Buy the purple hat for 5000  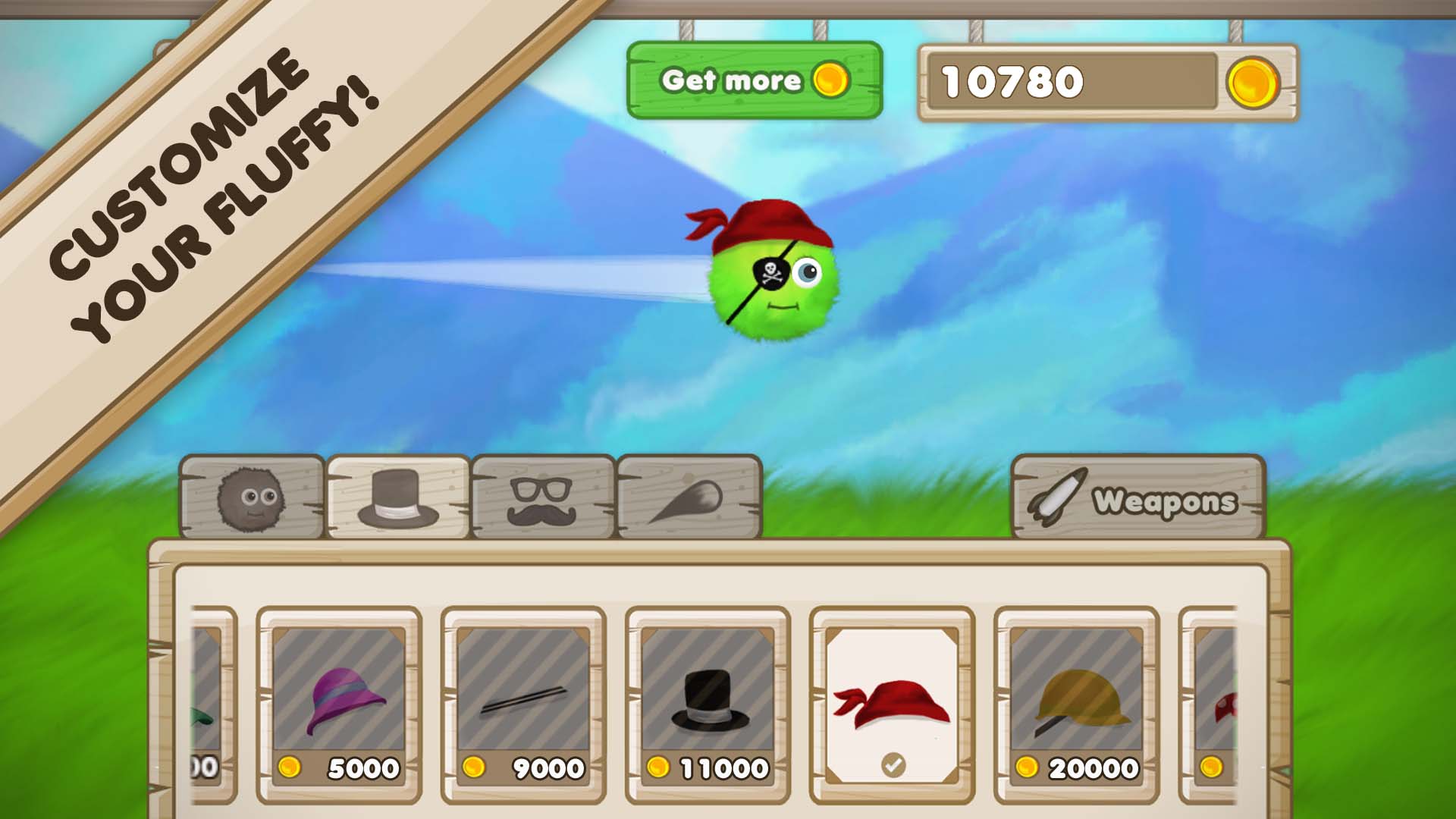click(339, 705)
